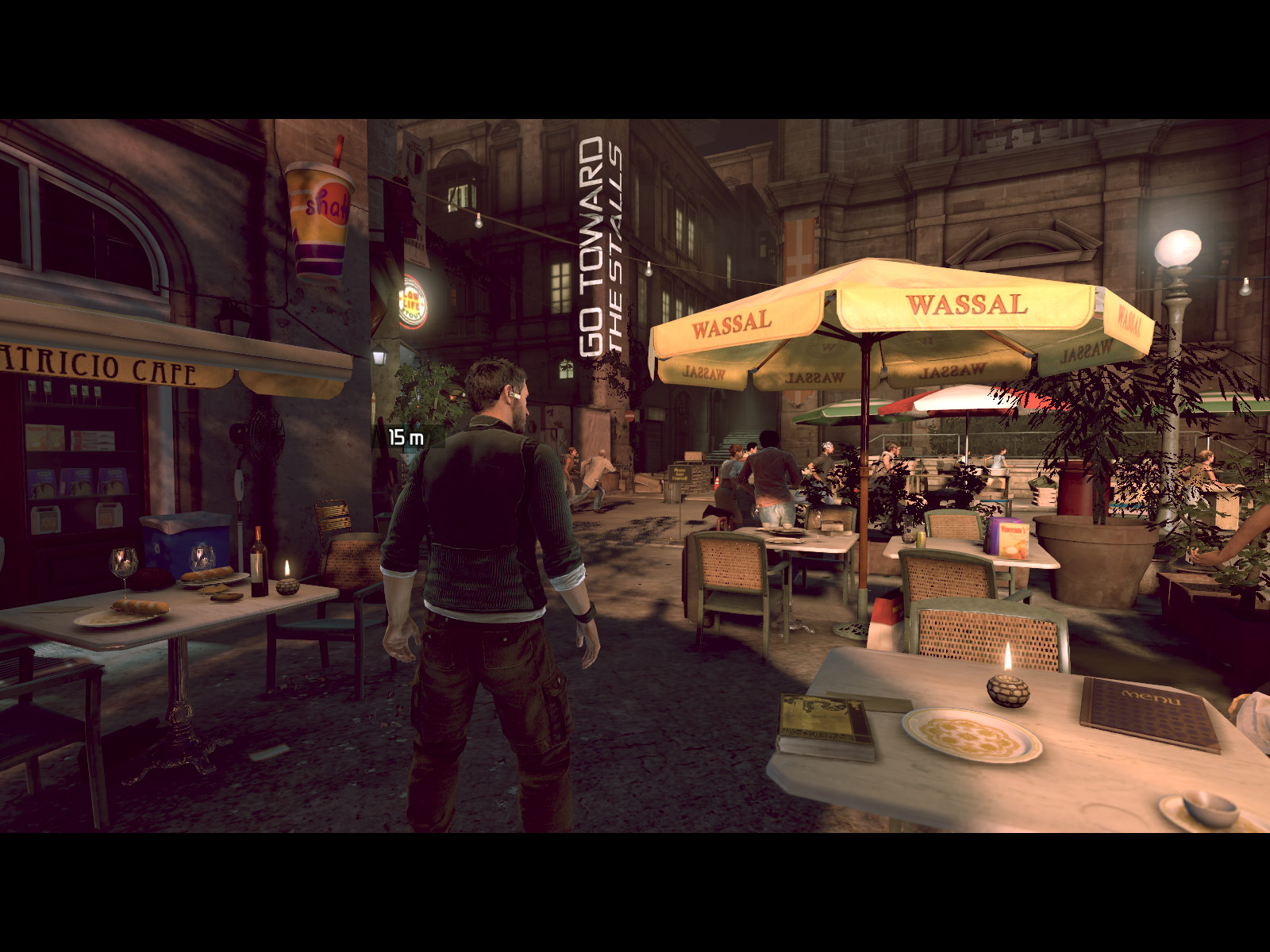The image size is (1270, 952).
Task: Click the 15 m waypoint marker
Action: (406, 437)
